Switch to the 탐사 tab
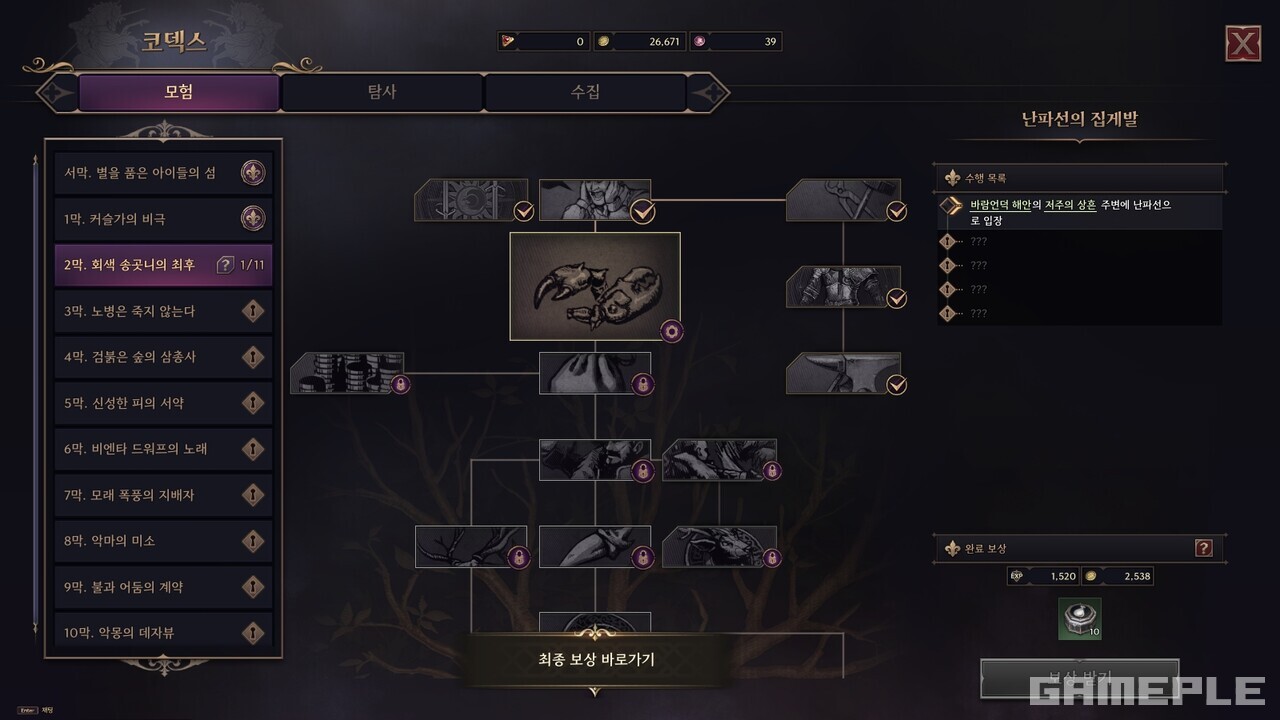This screenshot has height=720, width=1280. pos(382,93)
